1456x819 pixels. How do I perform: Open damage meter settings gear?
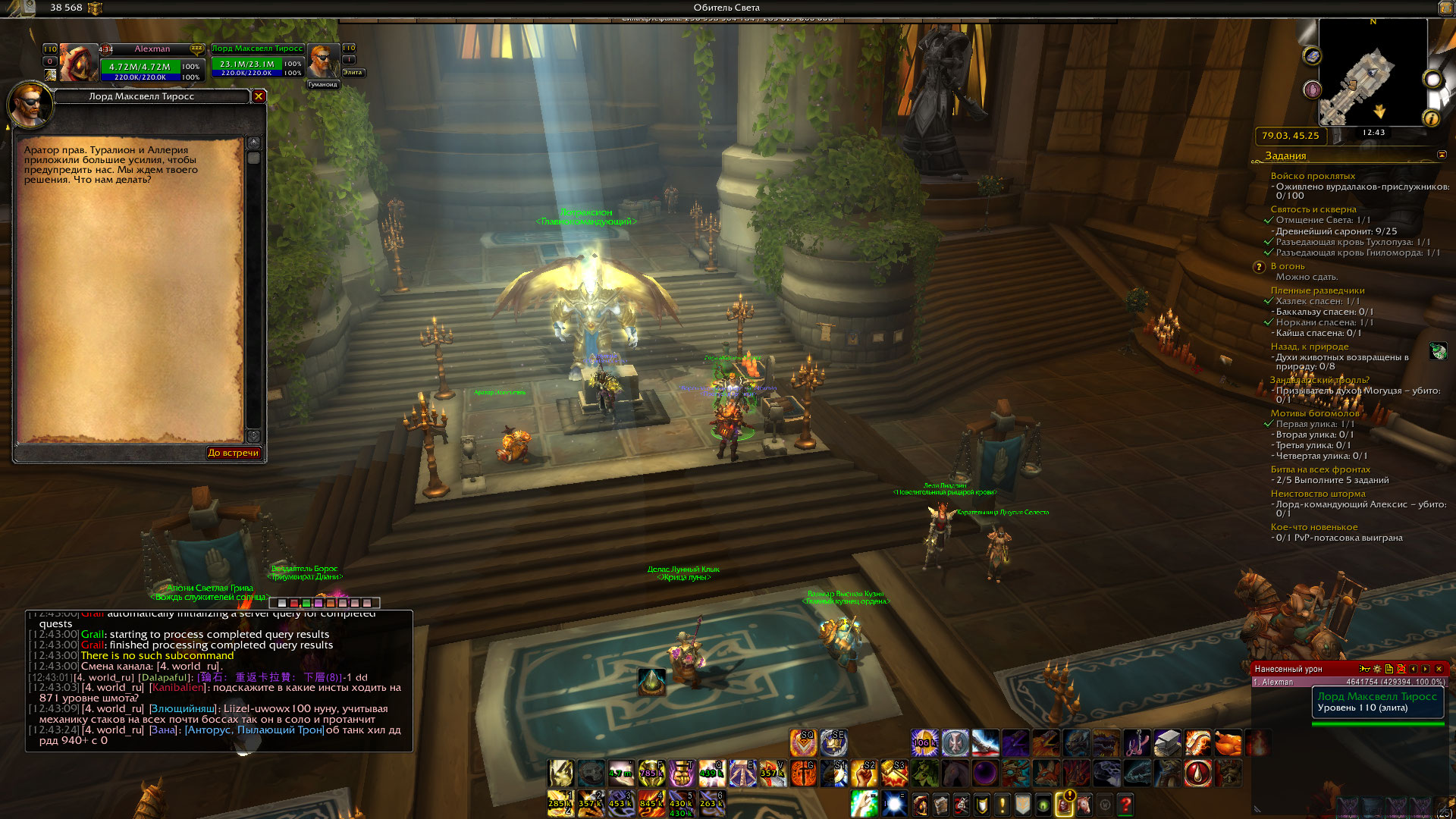pos(1377,669)
